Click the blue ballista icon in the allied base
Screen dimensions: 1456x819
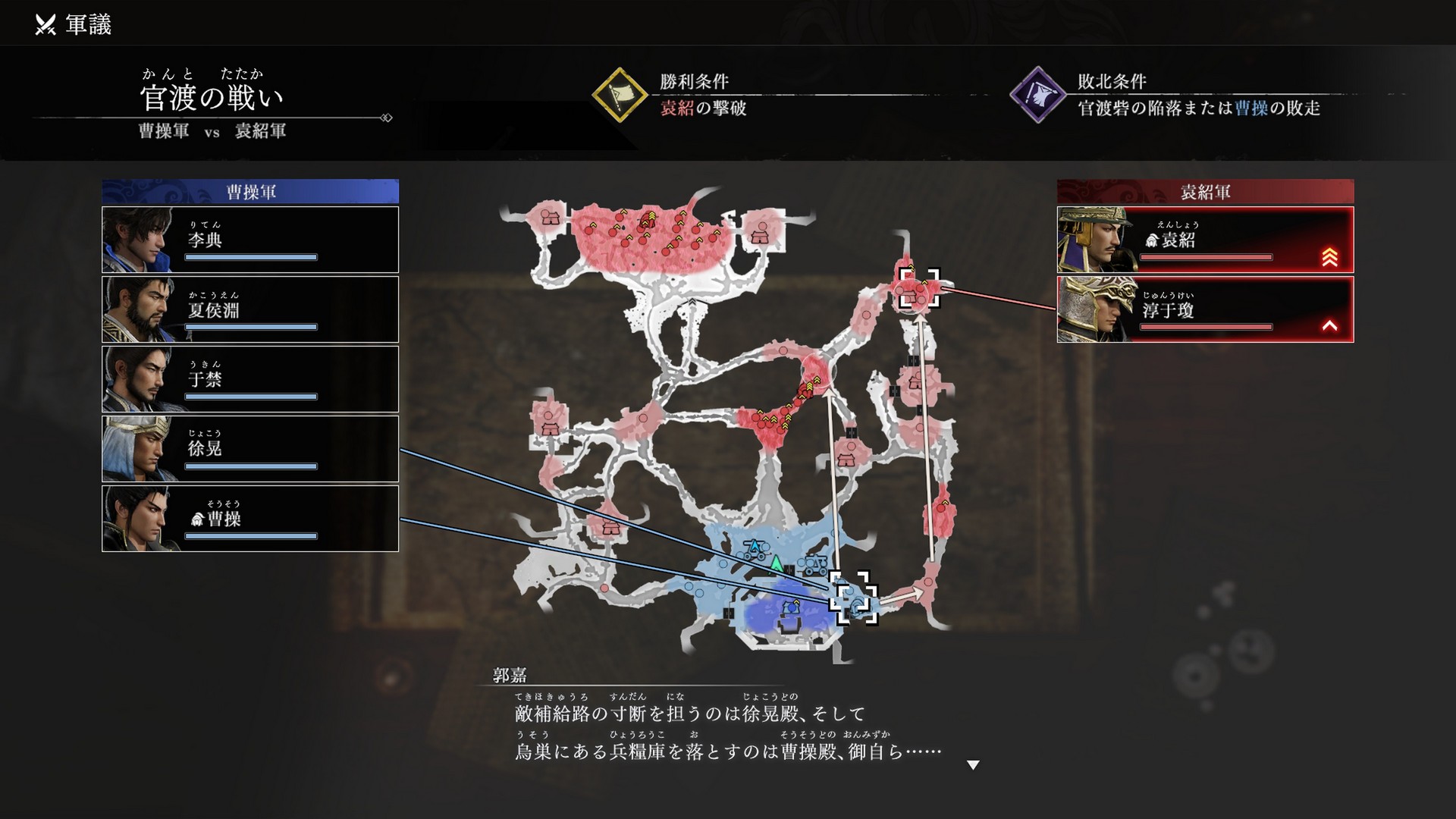tap(753, 546)
